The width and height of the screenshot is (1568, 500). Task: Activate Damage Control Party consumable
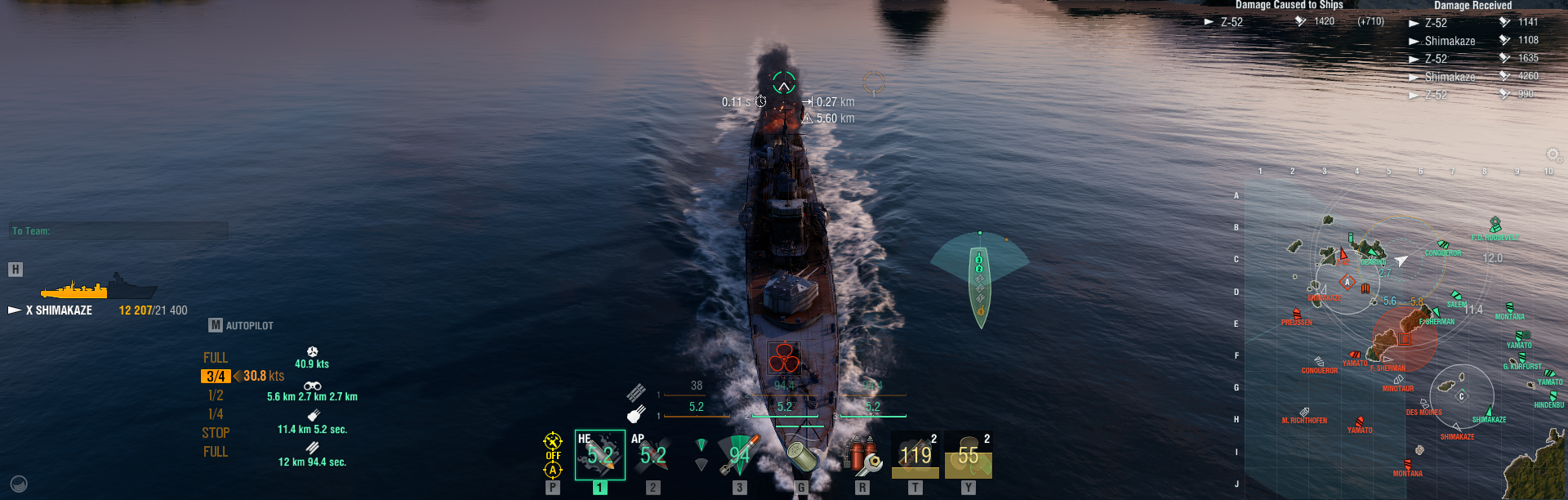click(x=863, y=455)
